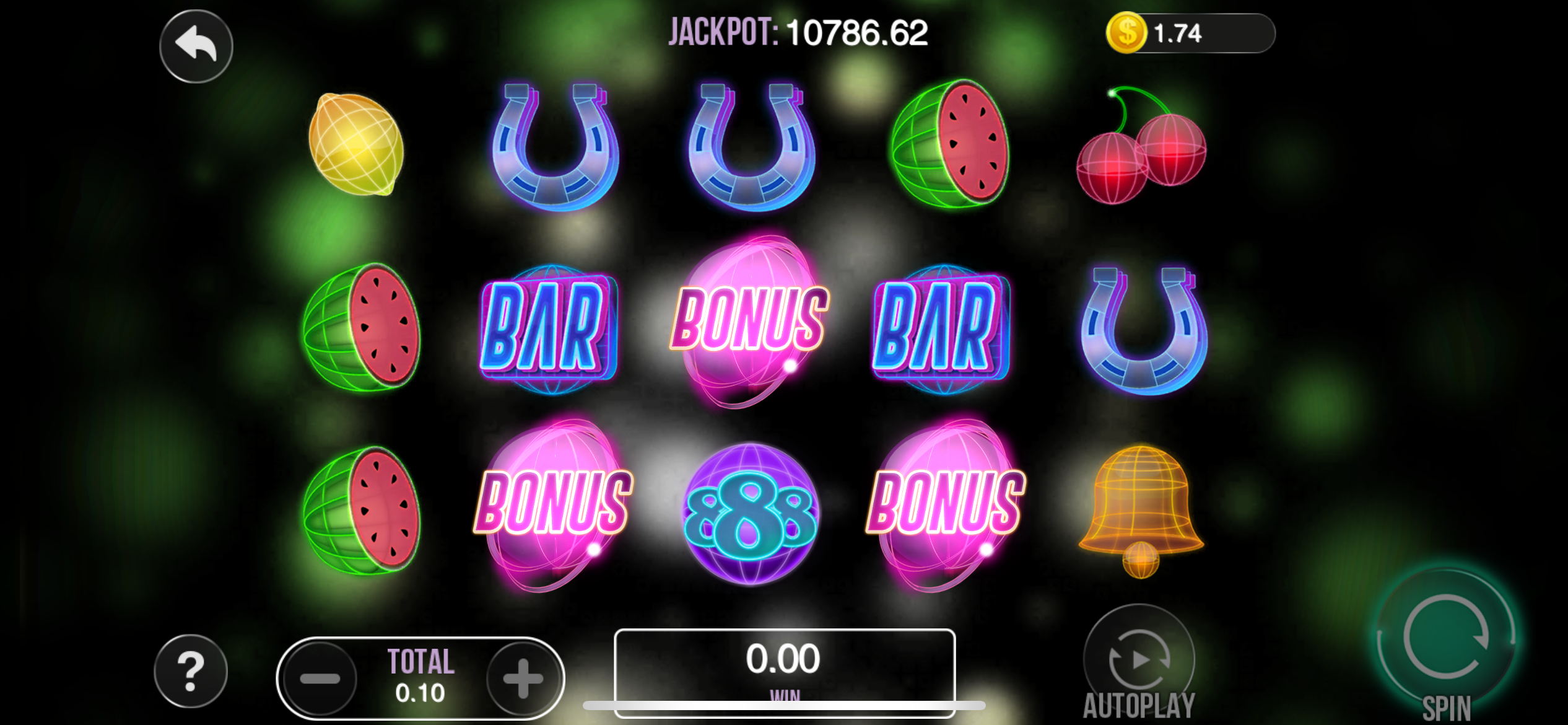The height and width of the screenshot is (725, 1568).
Task: Open the question mark help screen
Action: click(x=191, y=670)
